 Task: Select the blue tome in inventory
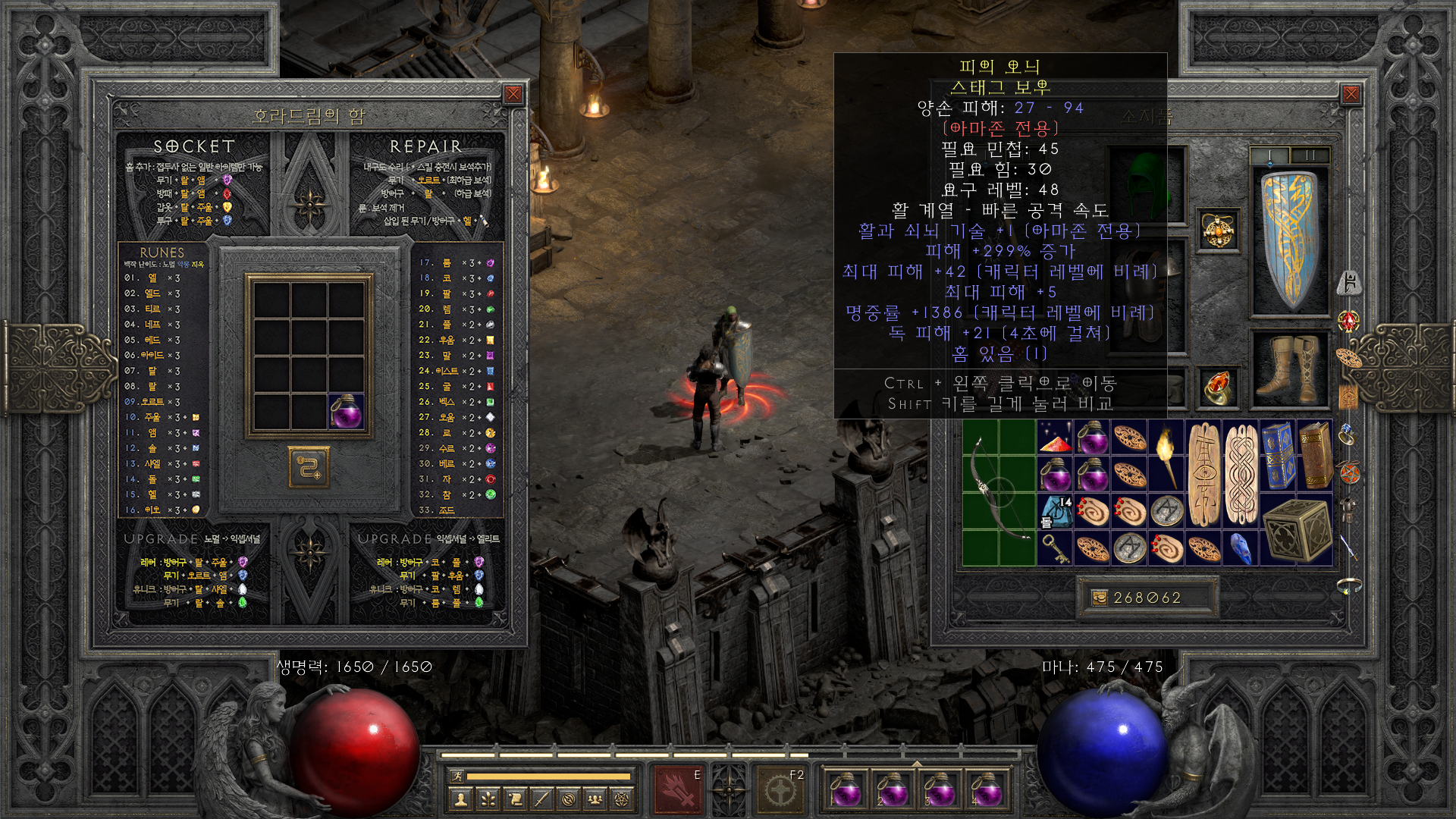[1278, 455]
